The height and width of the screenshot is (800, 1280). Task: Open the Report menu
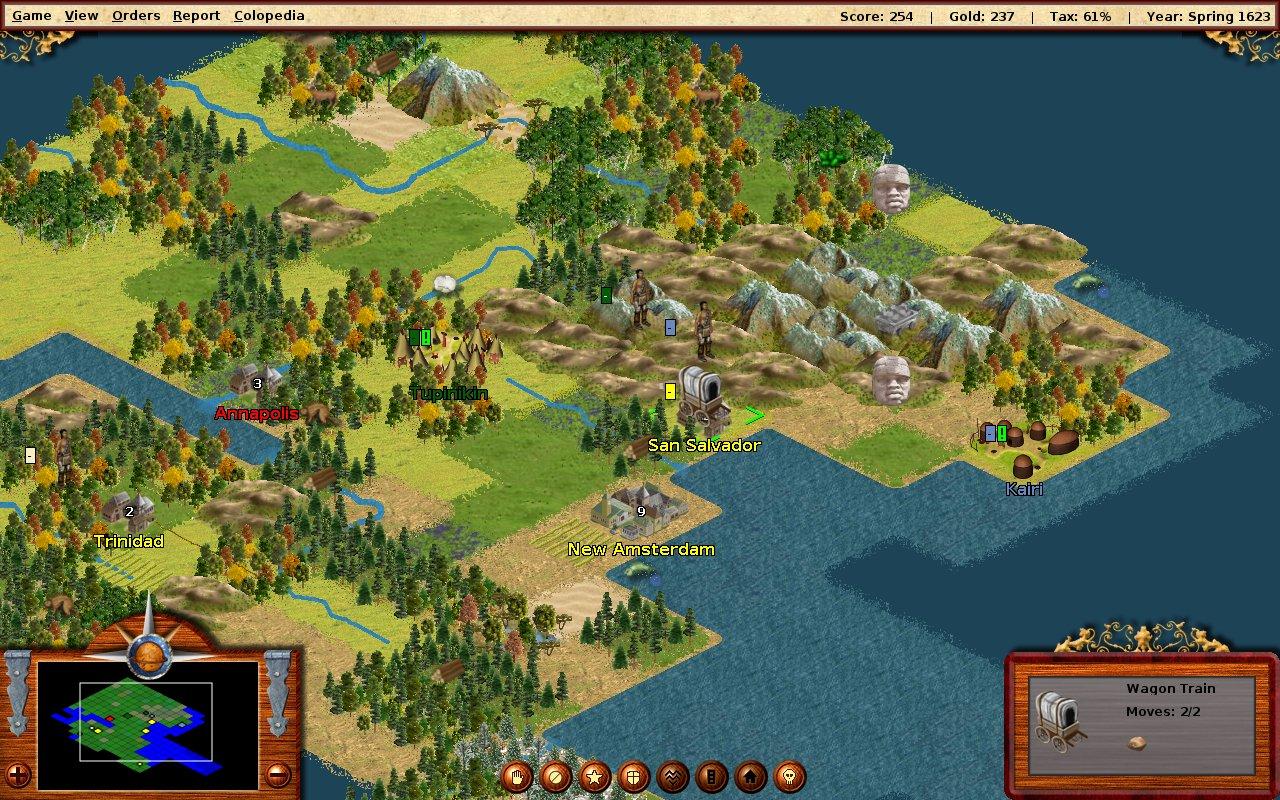(x=196, y=15)
